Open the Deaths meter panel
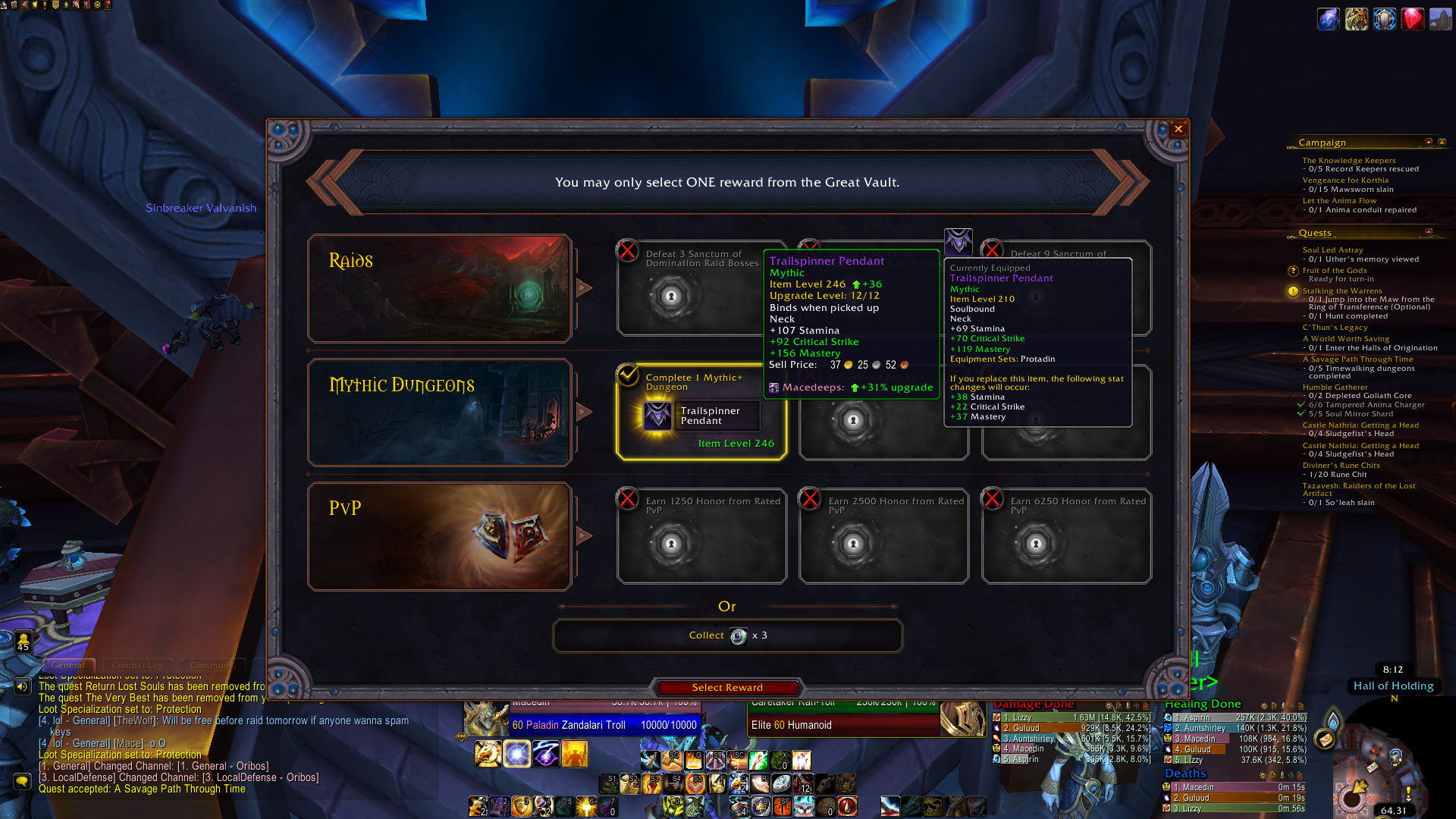Viewport: 1456px width, 819px height. click(1185, 773)
